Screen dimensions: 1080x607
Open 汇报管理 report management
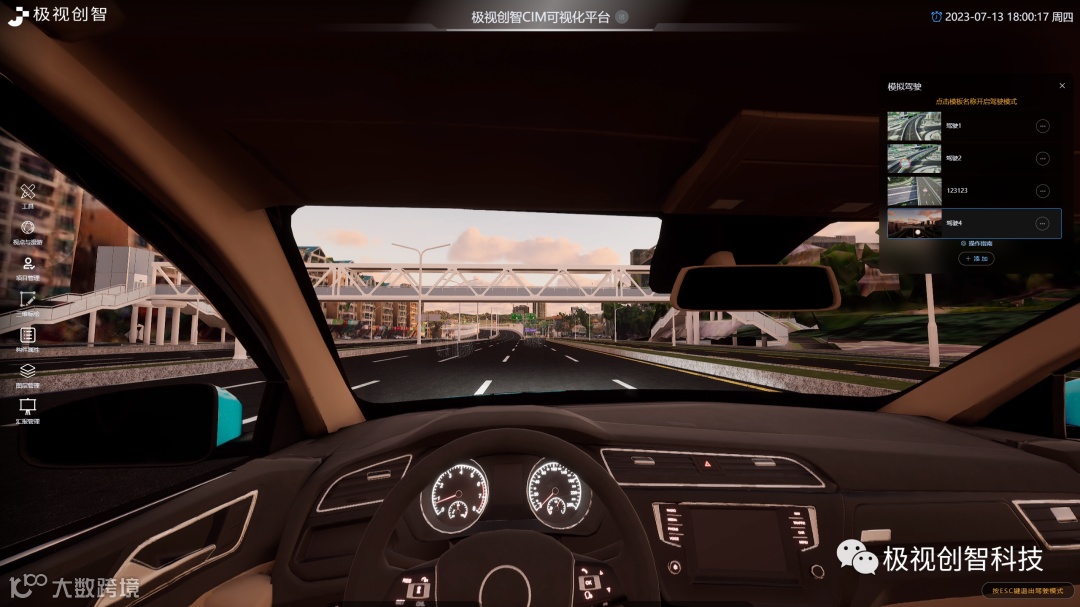[28, 408]
